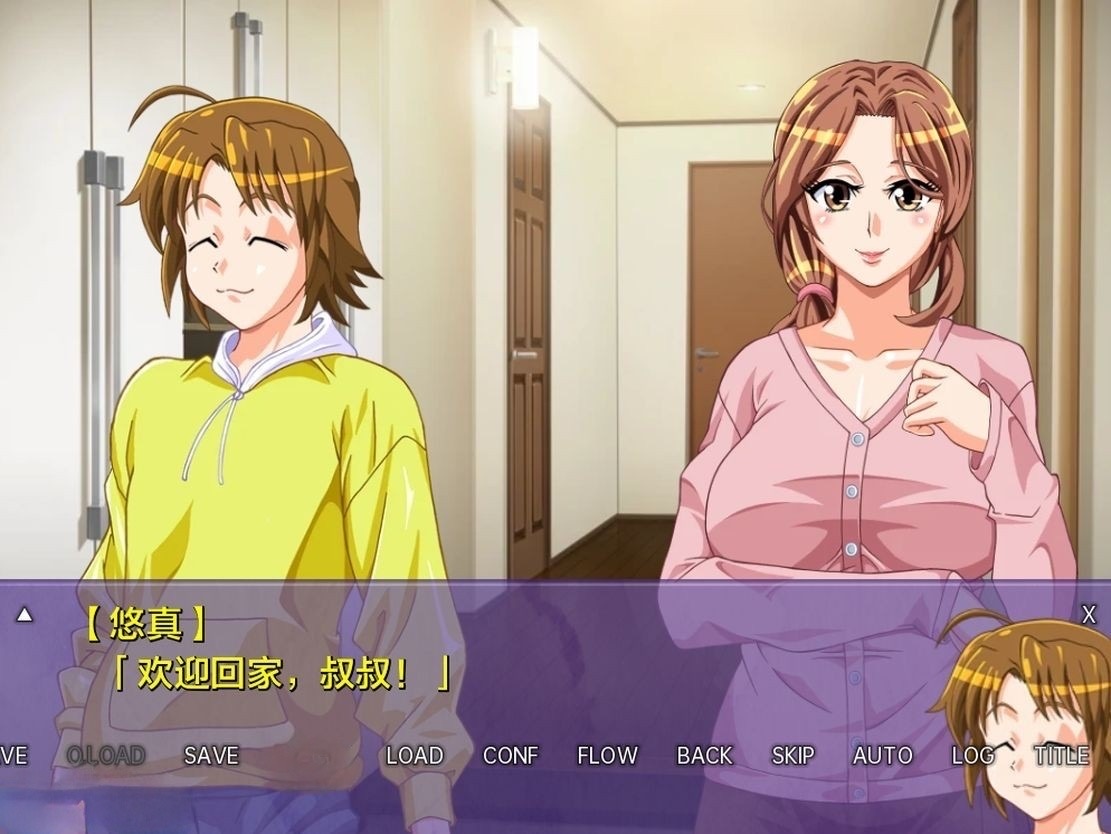Click the Q.LOAD quick load button

[105, 756]
